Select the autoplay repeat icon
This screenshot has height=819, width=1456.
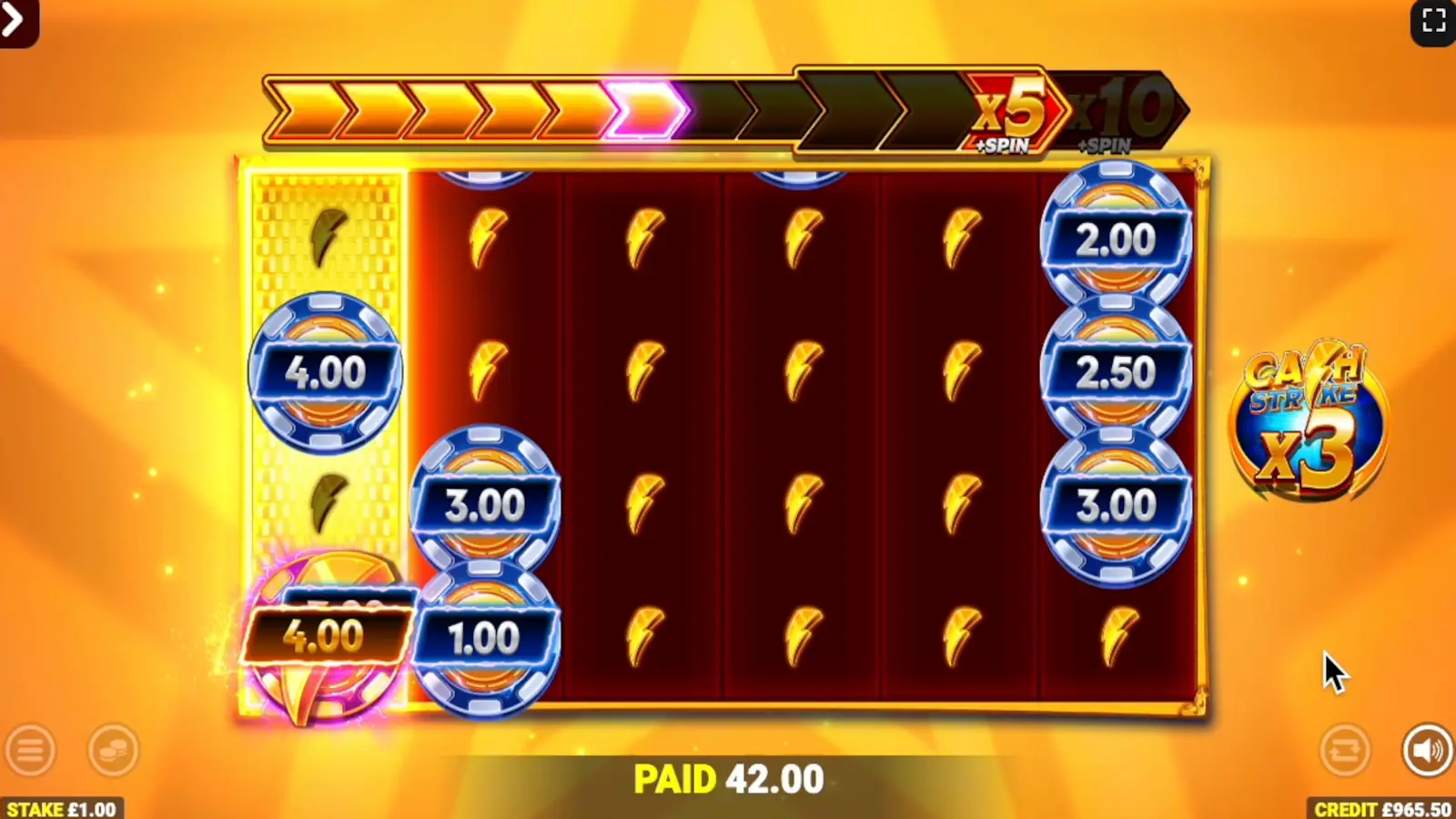[x=1344, y=751]
